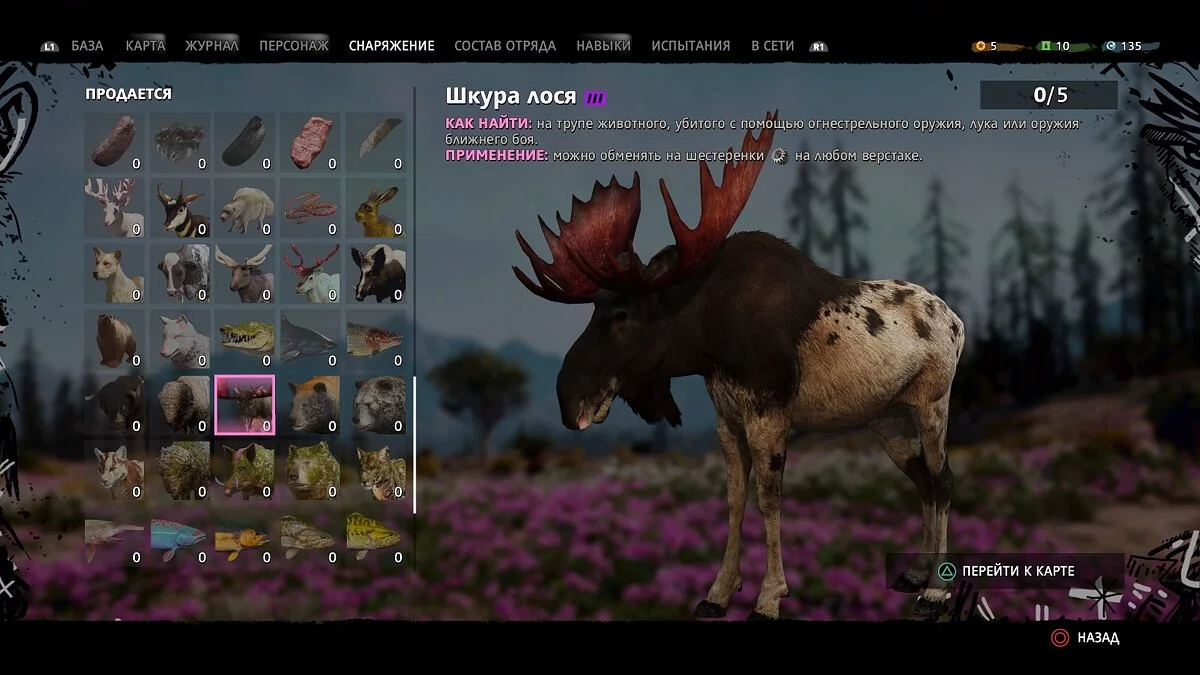Image resolution: width=1200 pixels, height=675 pixels.
Task: Switch to the Навыки tab
Action: click(x=603, y=46)
